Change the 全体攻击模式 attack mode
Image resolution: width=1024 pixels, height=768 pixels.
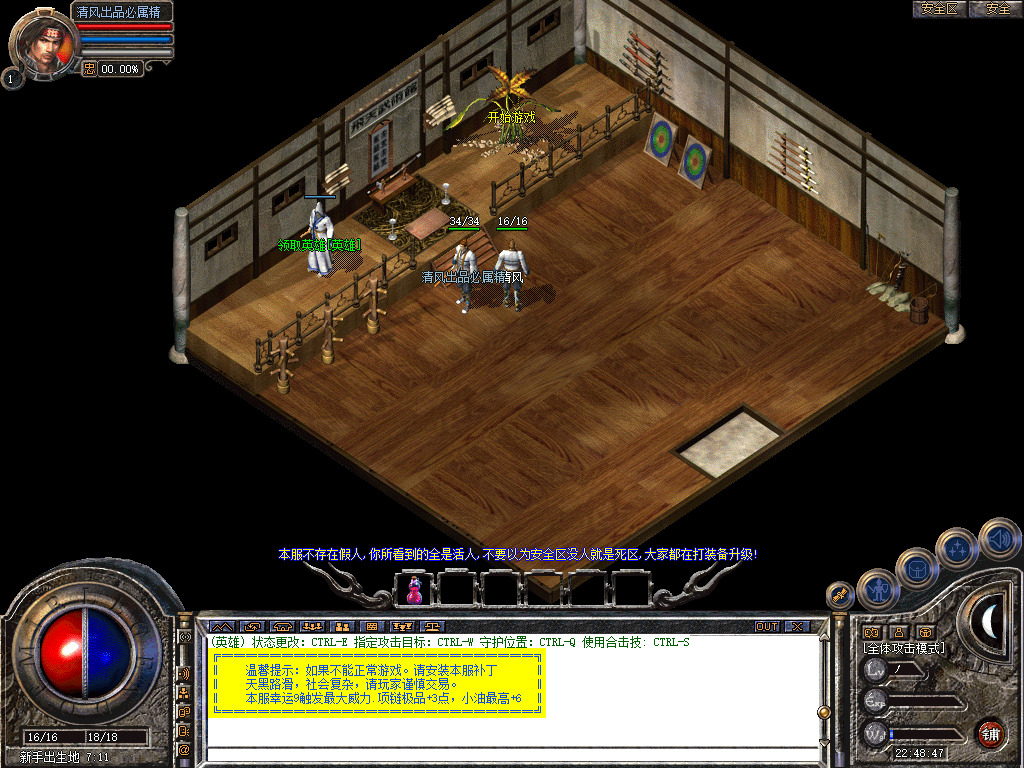tap(903, 648)
